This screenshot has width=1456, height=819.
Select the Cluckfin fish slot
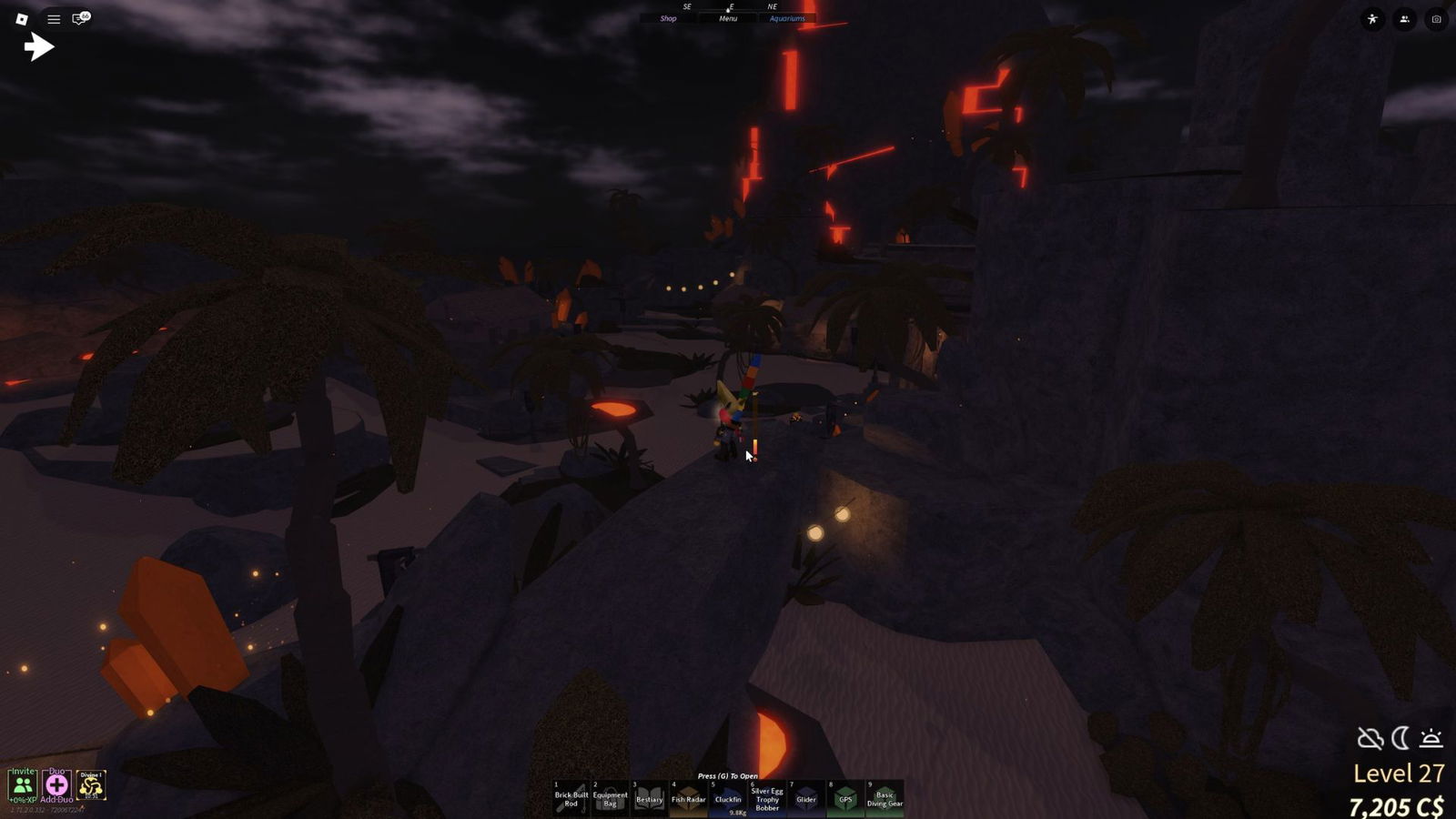click(728, 798)
